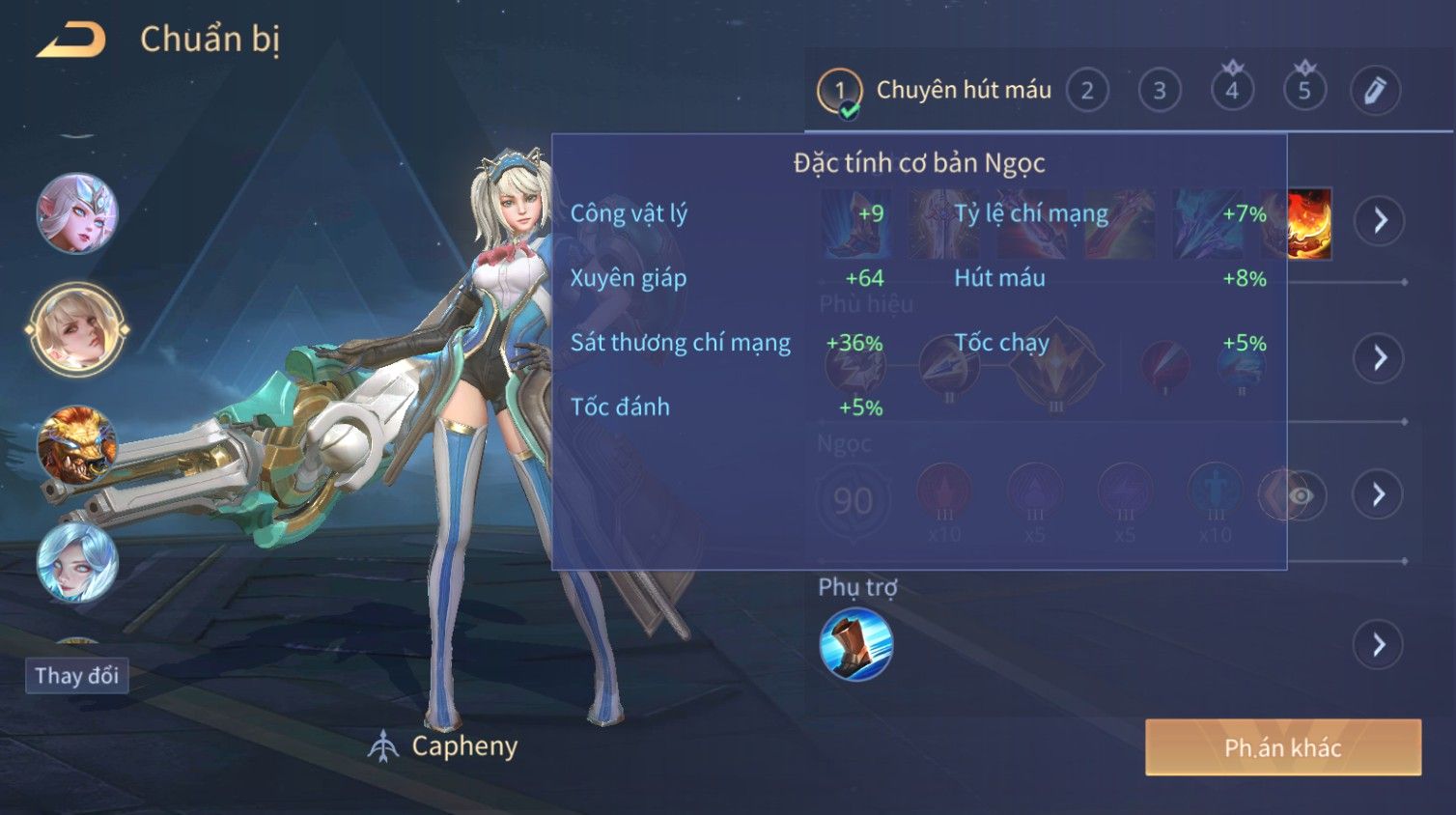
Task: Pick the pink-haired crowned hero portrait
Action: click(x=77, y=213)
